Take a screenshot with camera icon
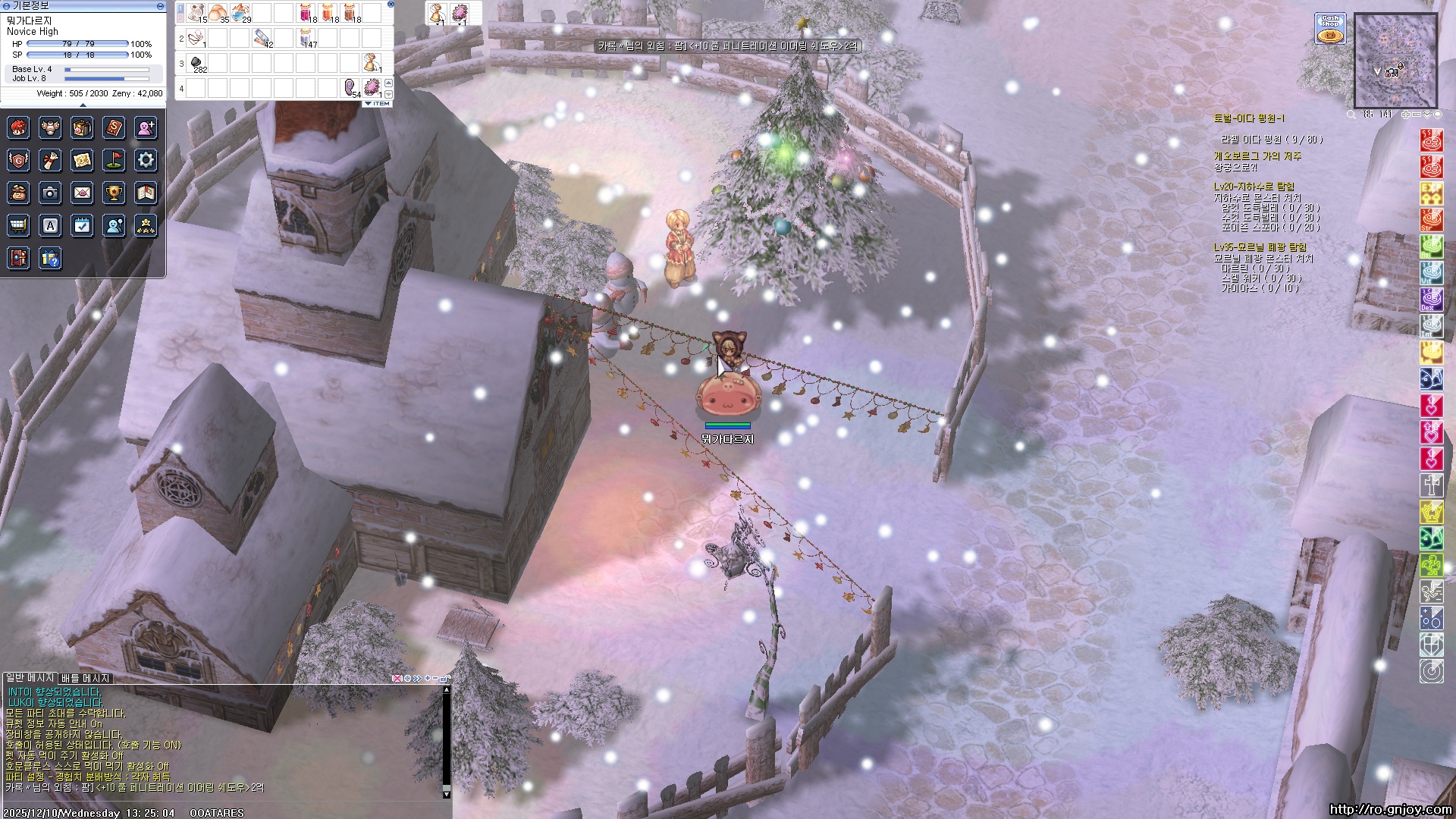 (50, 193)
